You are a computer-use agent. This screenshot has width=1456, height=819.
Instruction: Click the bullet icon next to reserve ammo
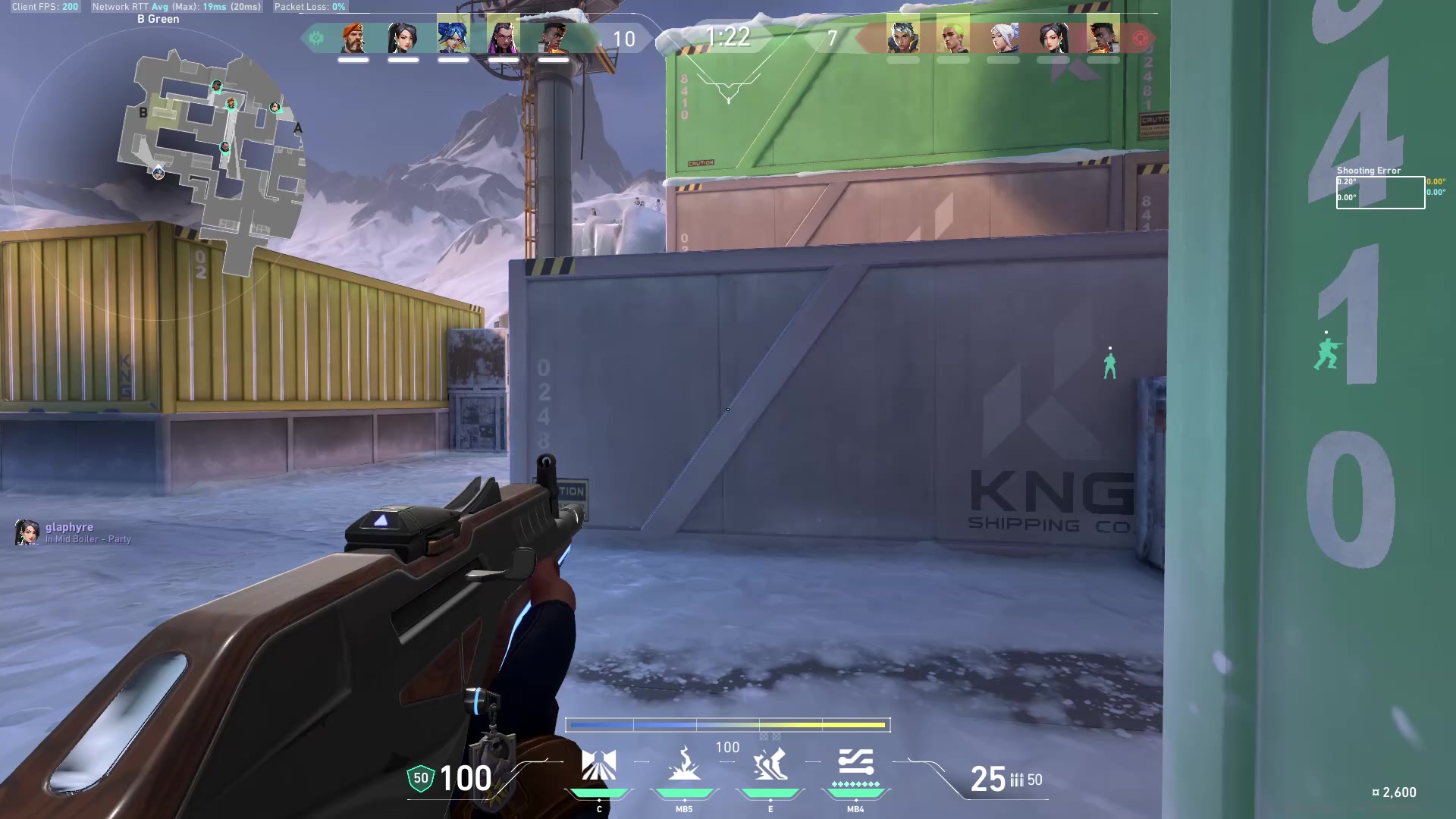tap(1016, 780)
